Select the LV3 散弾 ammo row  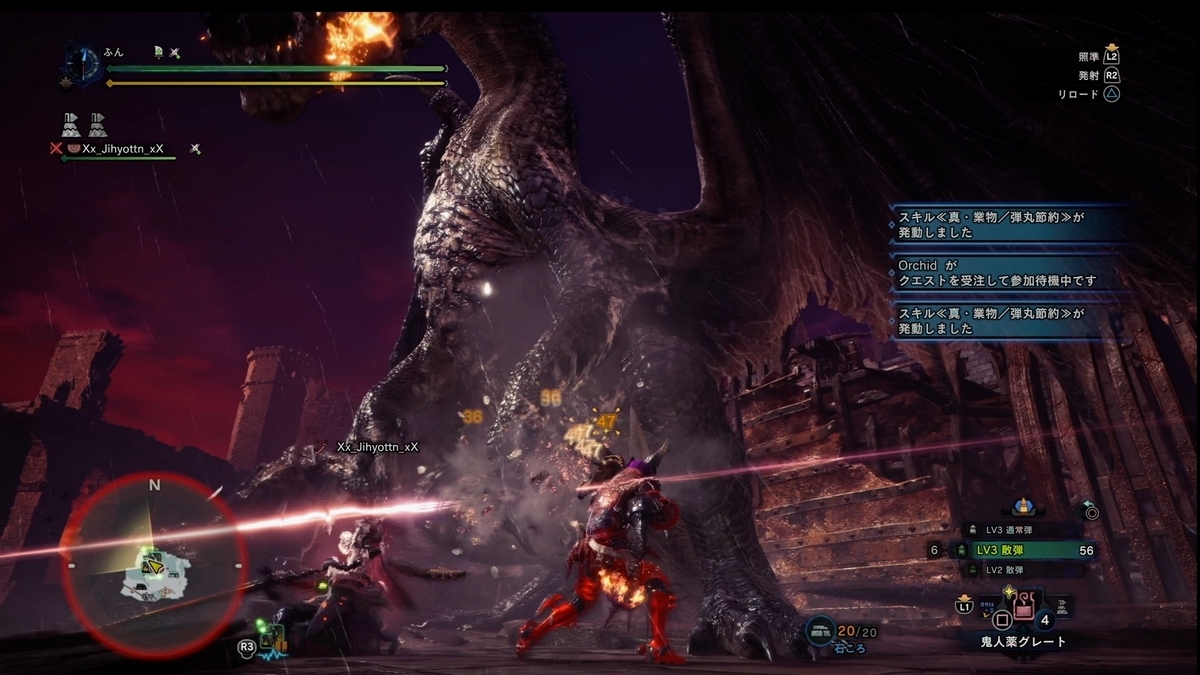click(x=1020, y=550)
